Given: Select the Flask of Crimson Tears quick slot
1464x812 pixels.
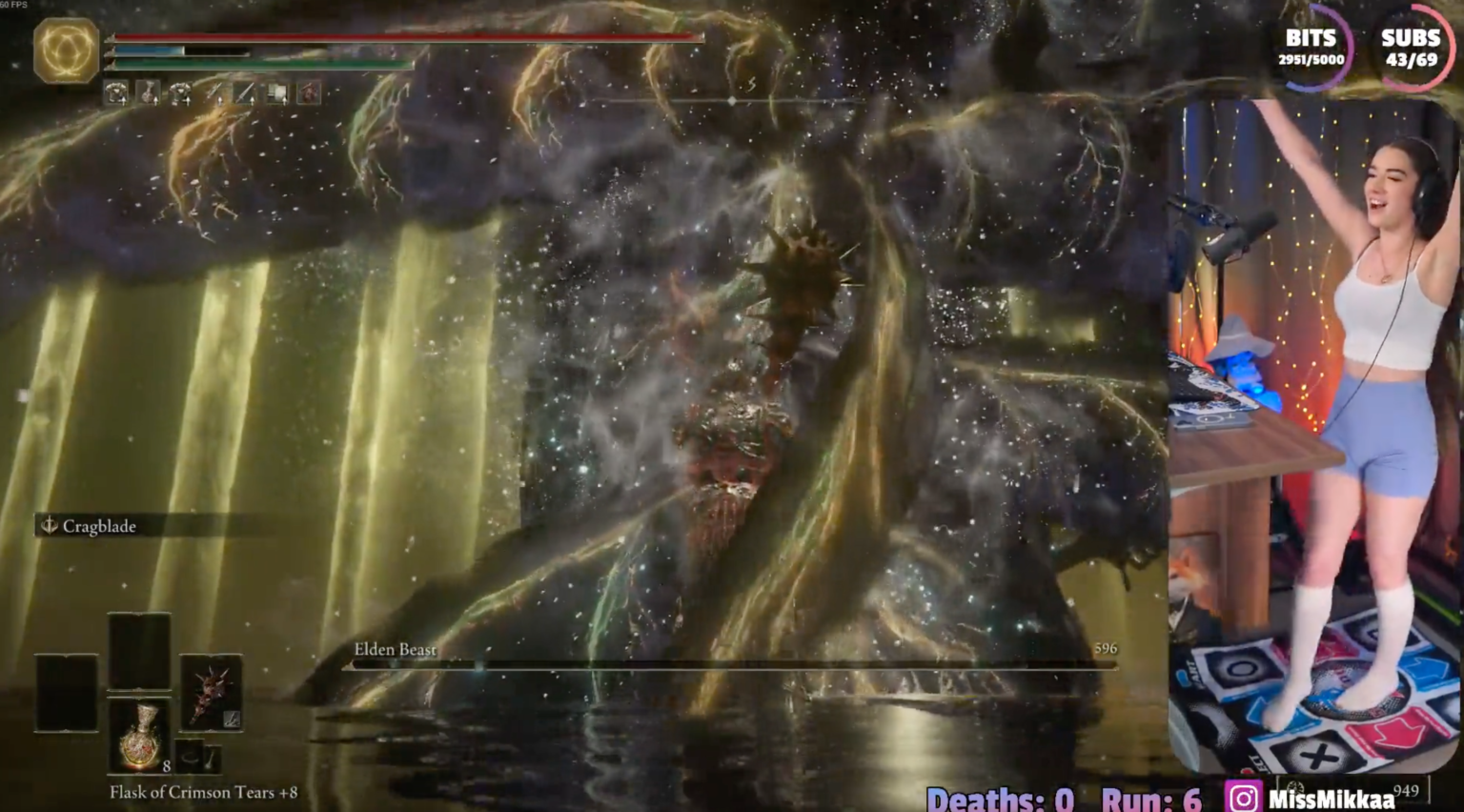Looking at the screenshot, I should (143, 739).
